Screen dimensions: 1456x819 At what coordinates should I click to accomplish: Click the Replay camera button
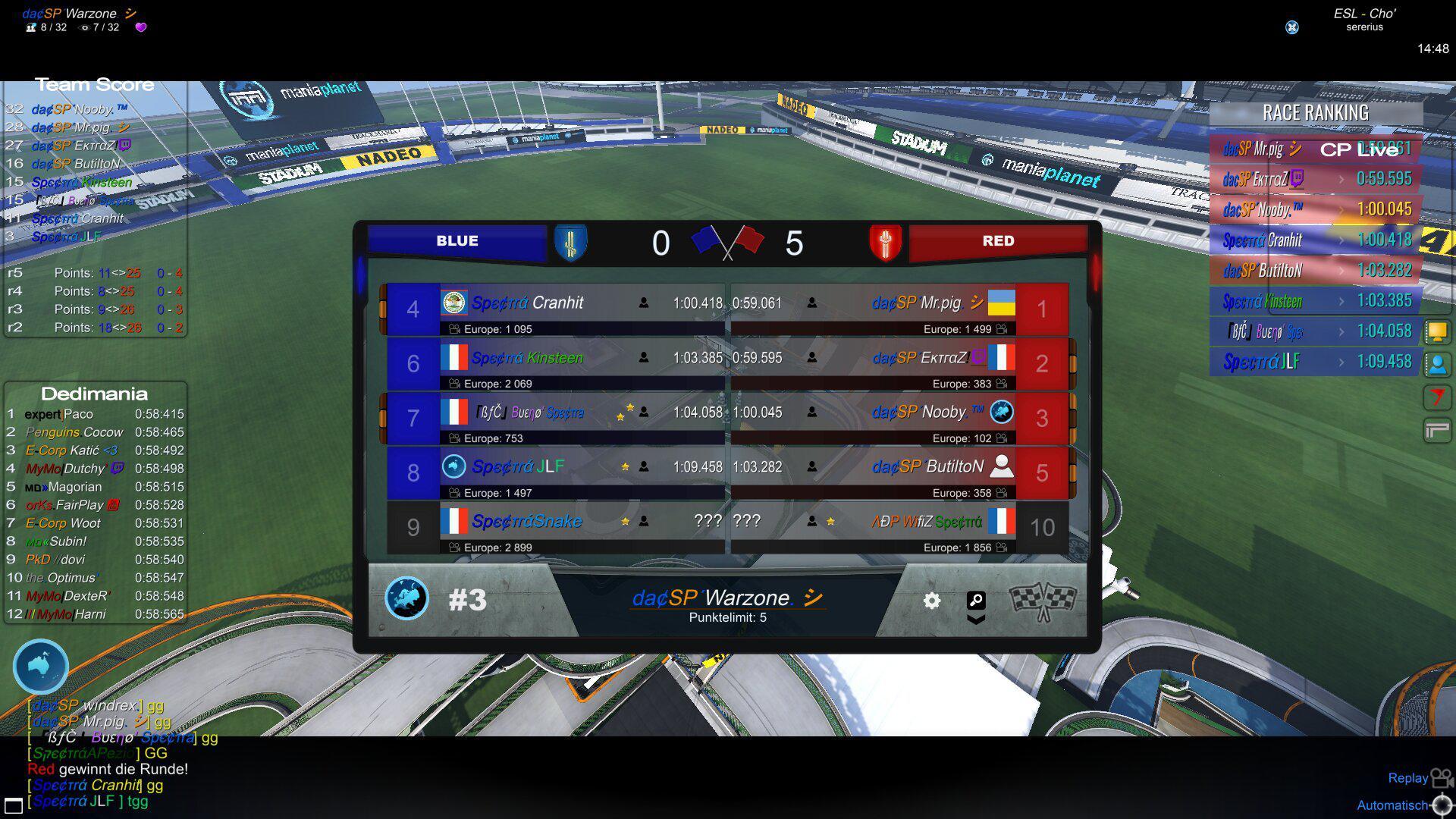(1441, 779)
